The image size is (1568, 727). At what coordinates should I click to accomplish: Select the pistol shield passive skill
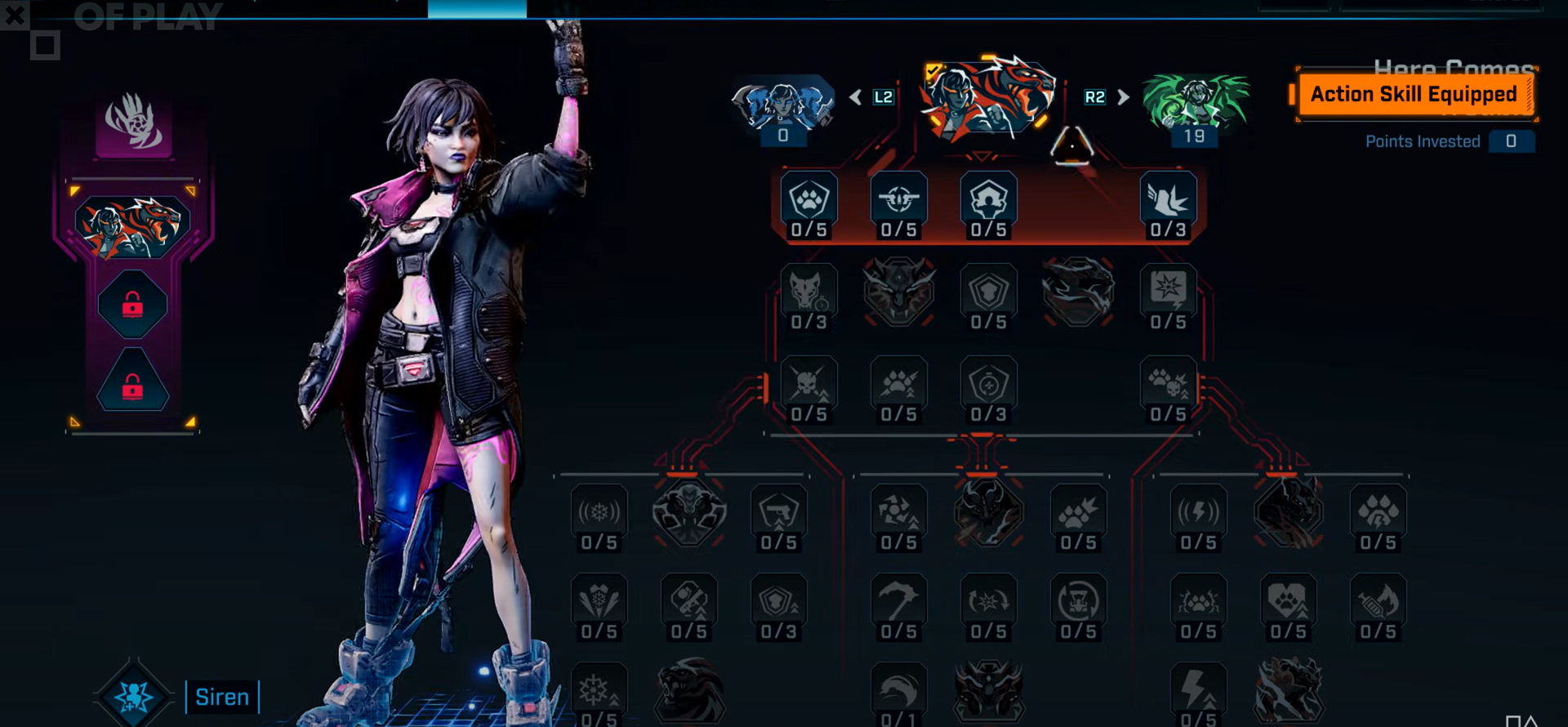778,513
